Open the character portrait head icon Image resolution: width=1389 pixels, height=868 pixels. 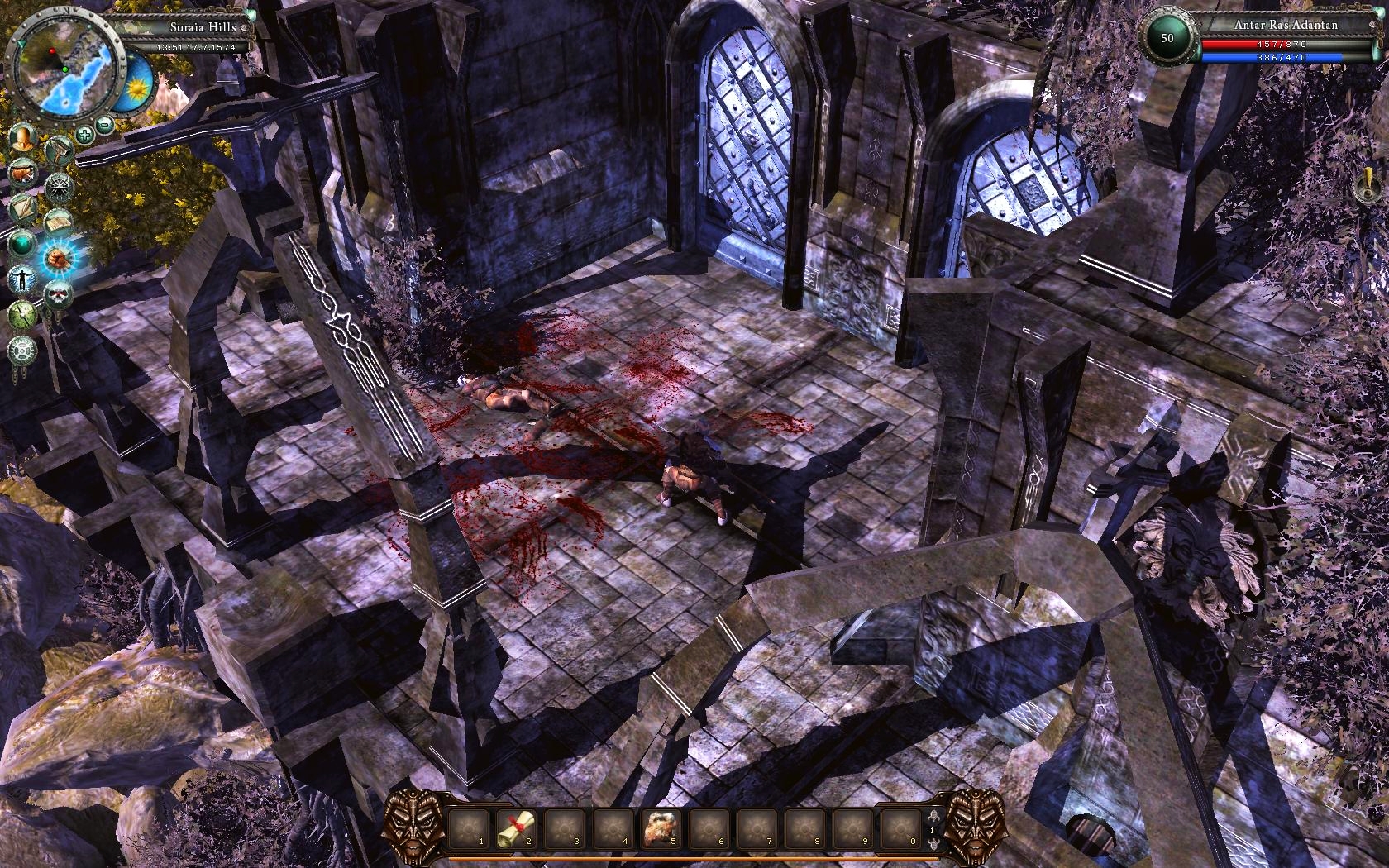(23, 137)
